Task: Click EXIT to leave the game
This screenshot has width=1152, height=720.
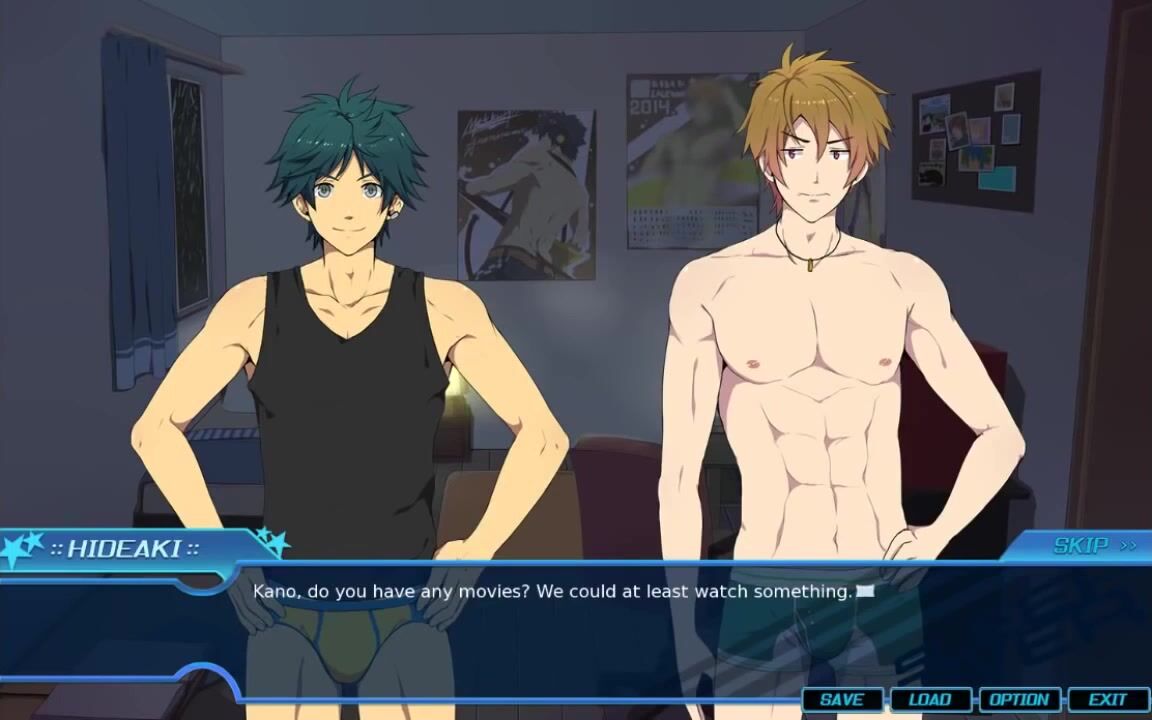Action: coord(1107,700)
